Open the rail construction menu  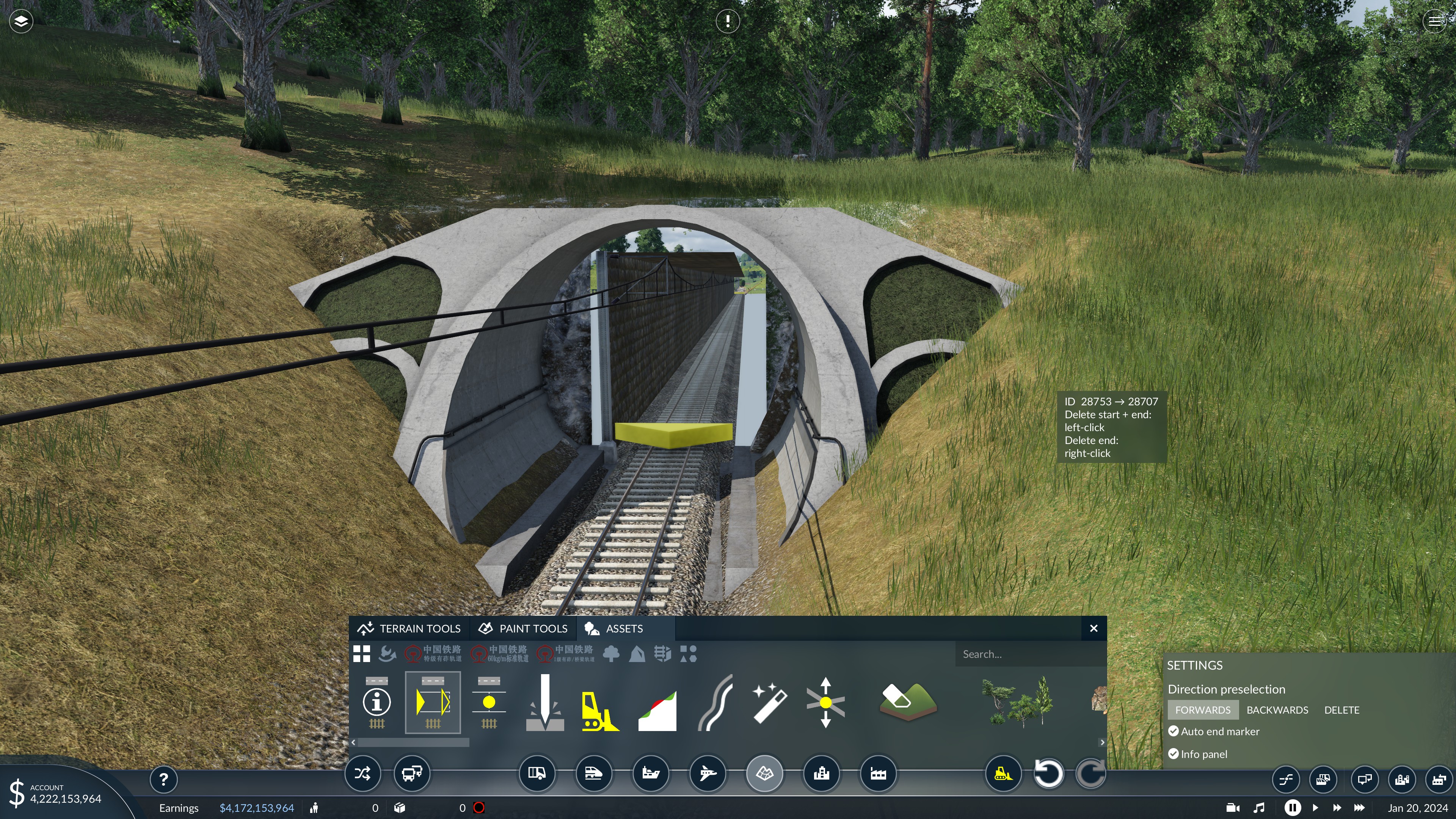[593, 773]
